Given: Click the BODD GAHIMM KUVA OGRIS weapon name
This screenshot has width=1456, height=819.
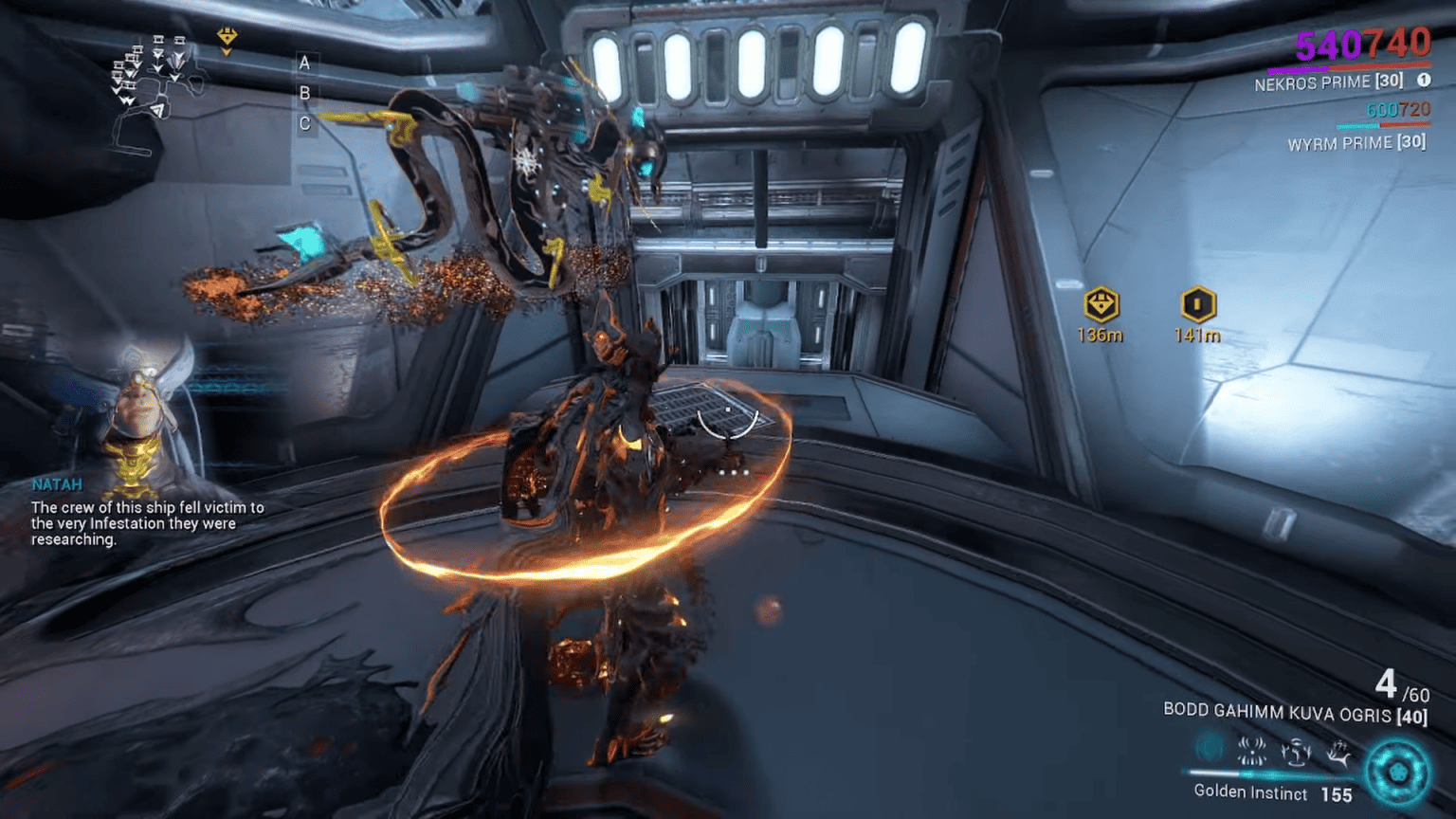Looking at the screenshot, I should pos(1275,713).
